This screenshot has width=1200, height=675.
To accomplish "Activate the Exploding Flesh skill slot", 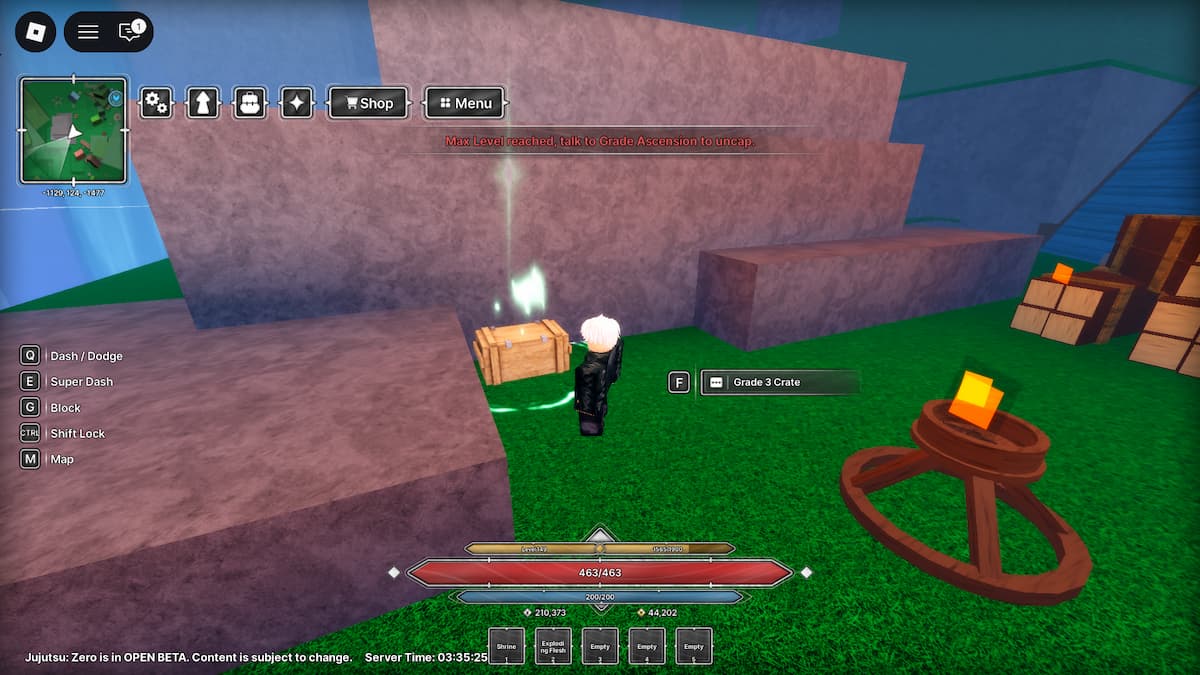I will pos(553,646).
